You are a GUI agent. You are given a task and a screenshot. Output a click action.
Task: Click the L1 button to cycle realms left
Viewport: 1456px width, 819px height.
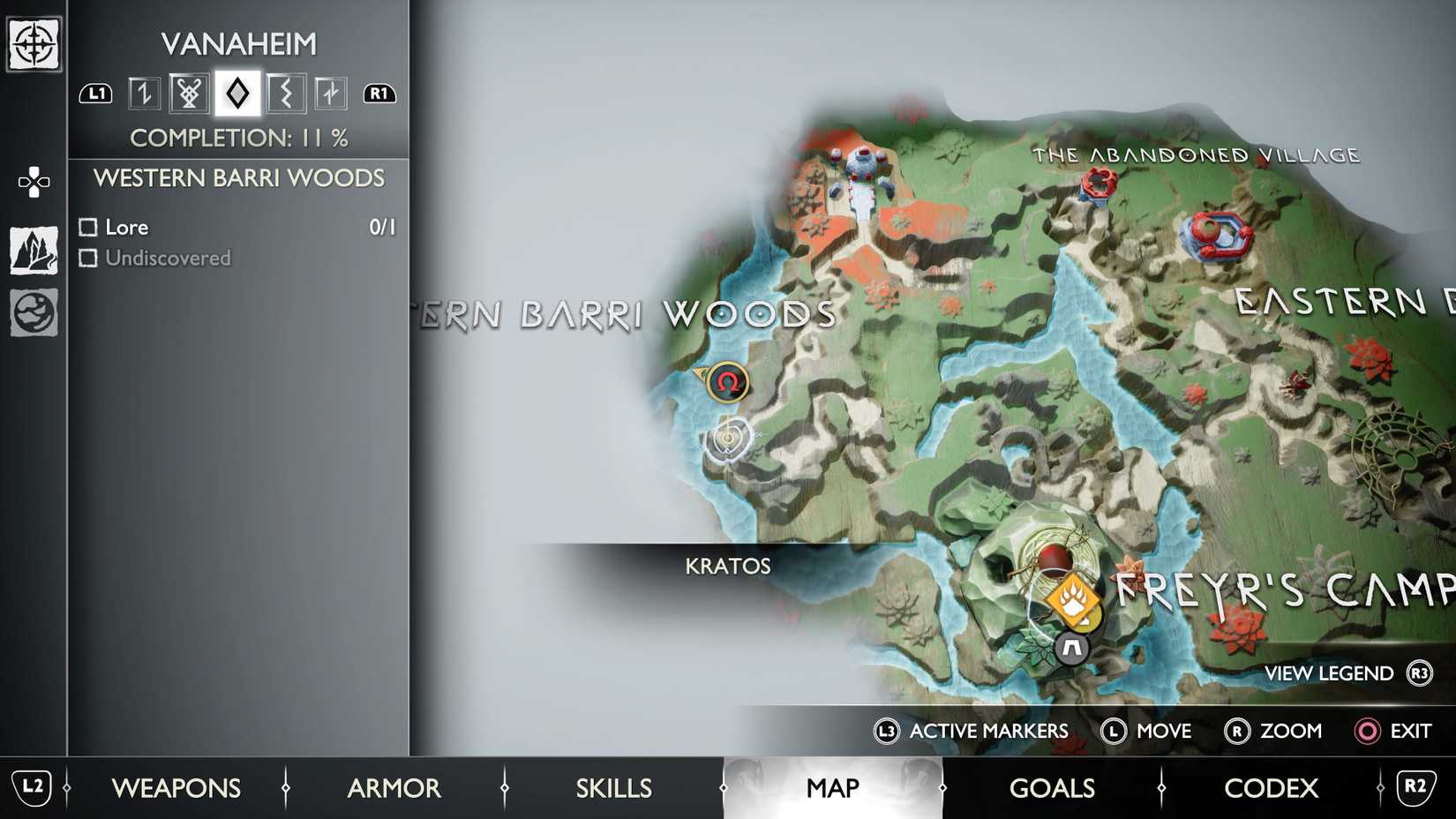pos(95,93)
